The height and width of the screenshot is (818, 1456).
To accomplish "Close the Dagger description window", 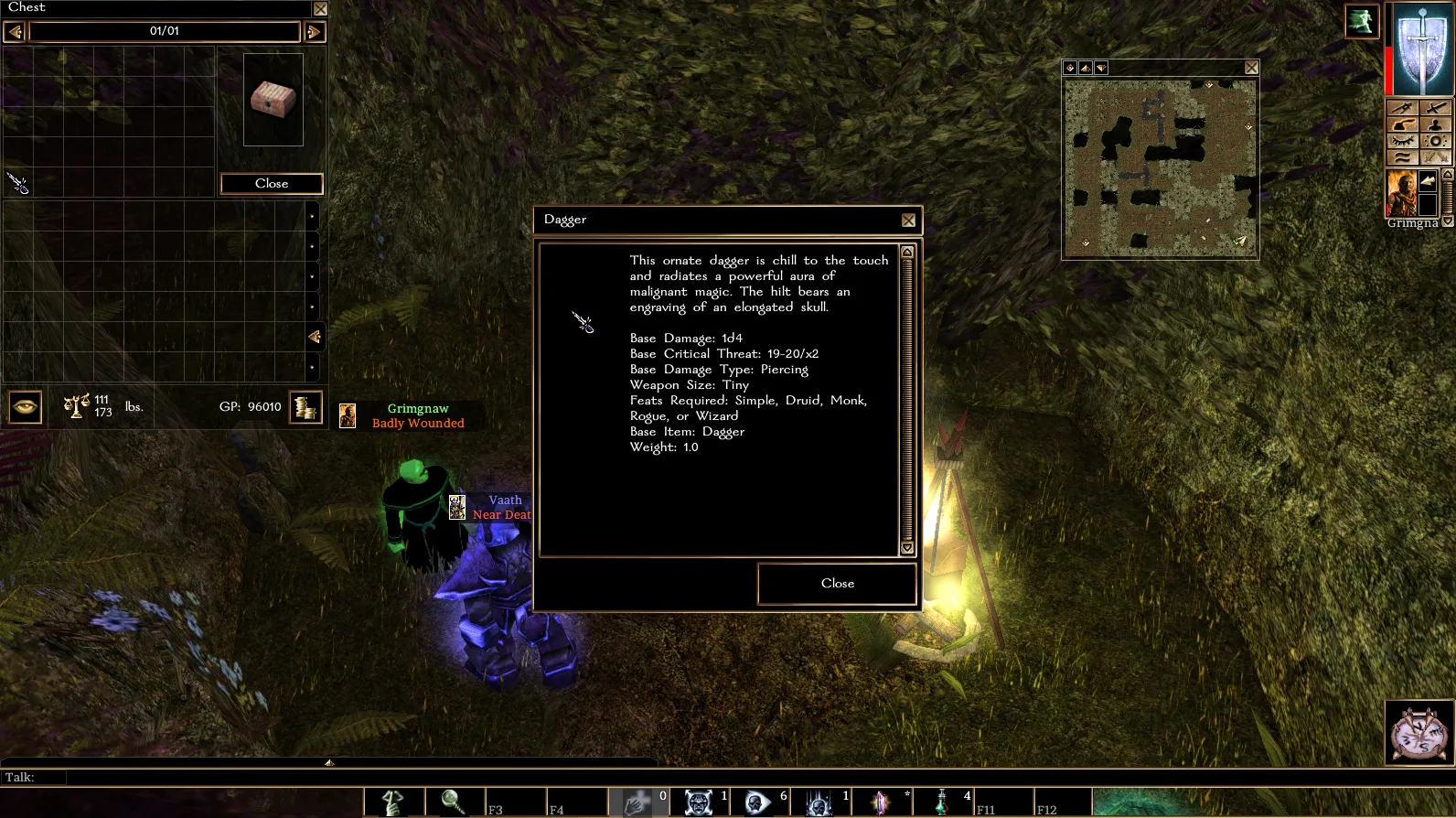I will click(x=837, y=584).
